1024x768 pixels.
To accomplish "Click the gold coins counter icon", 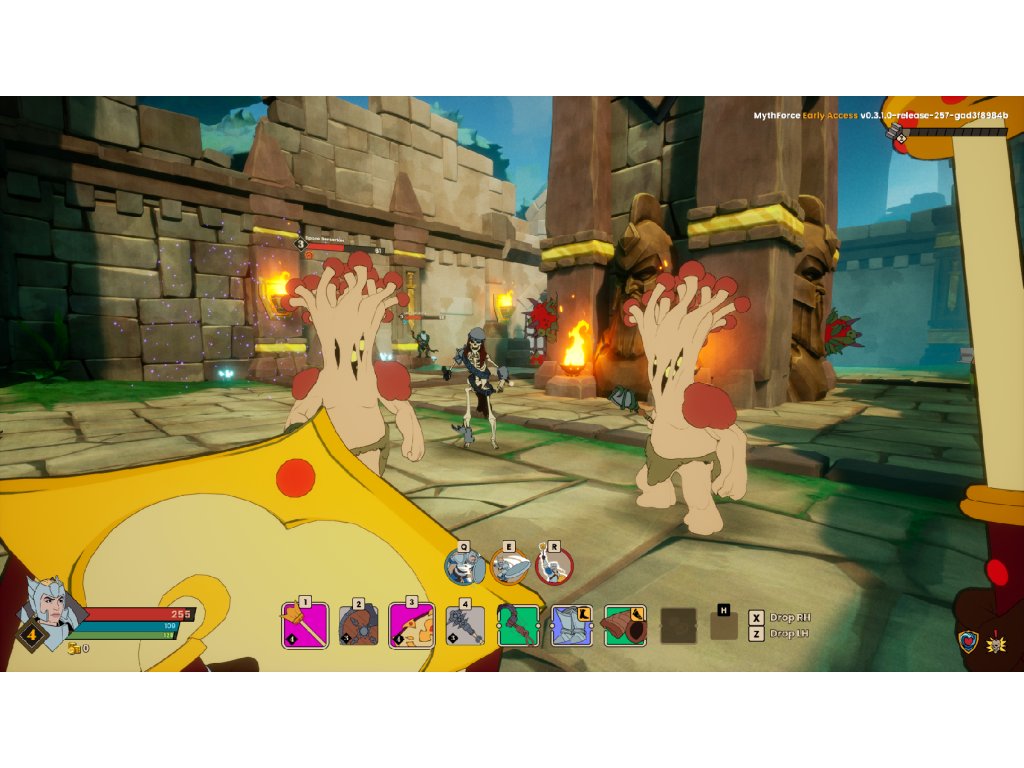I will coord(73,648).
